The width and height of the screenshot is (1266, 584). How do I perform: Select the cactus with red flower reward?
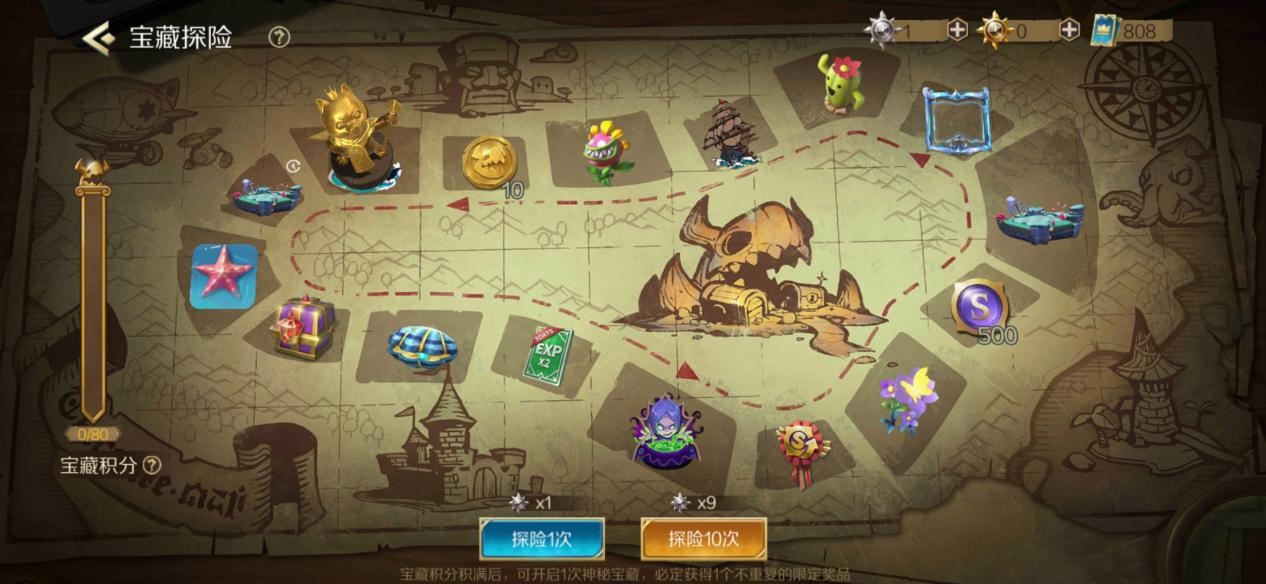(x=842, y=84)
